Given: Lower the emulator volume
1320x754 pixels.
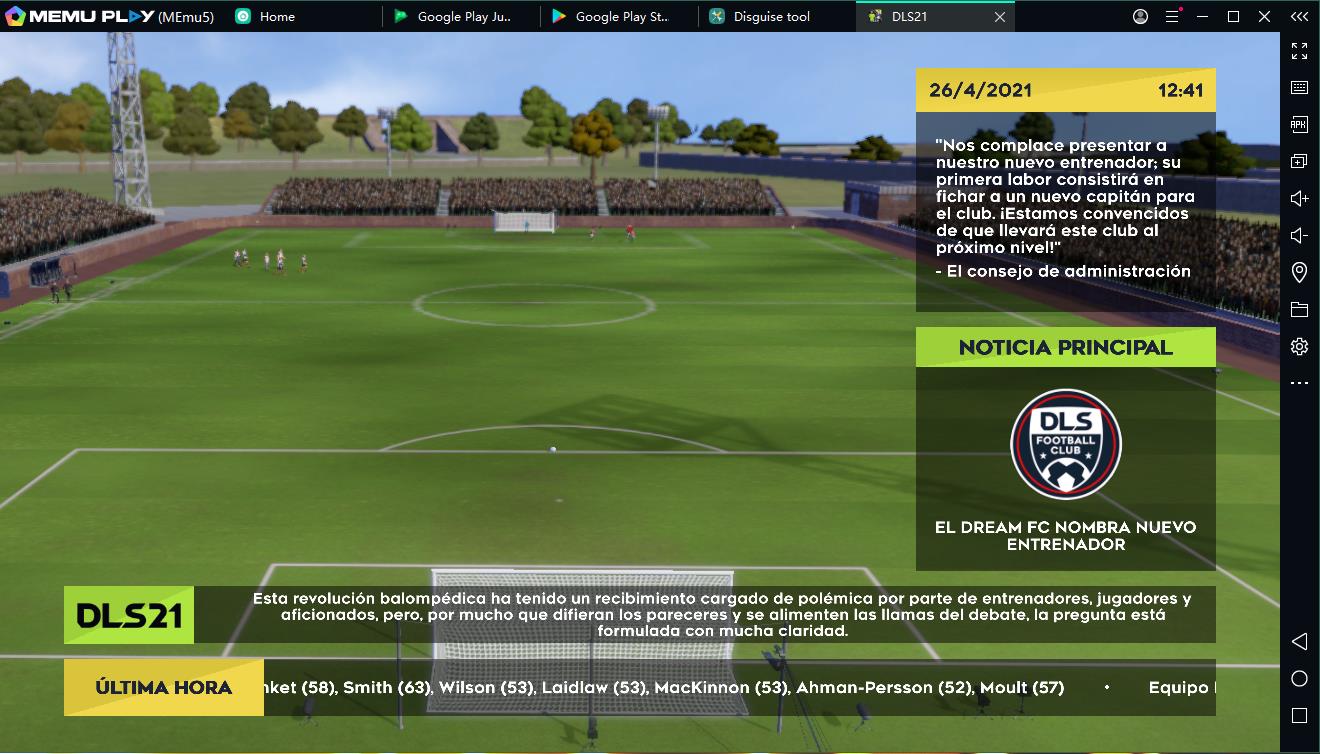Looking at the screenshot, I should (1298, 235).
